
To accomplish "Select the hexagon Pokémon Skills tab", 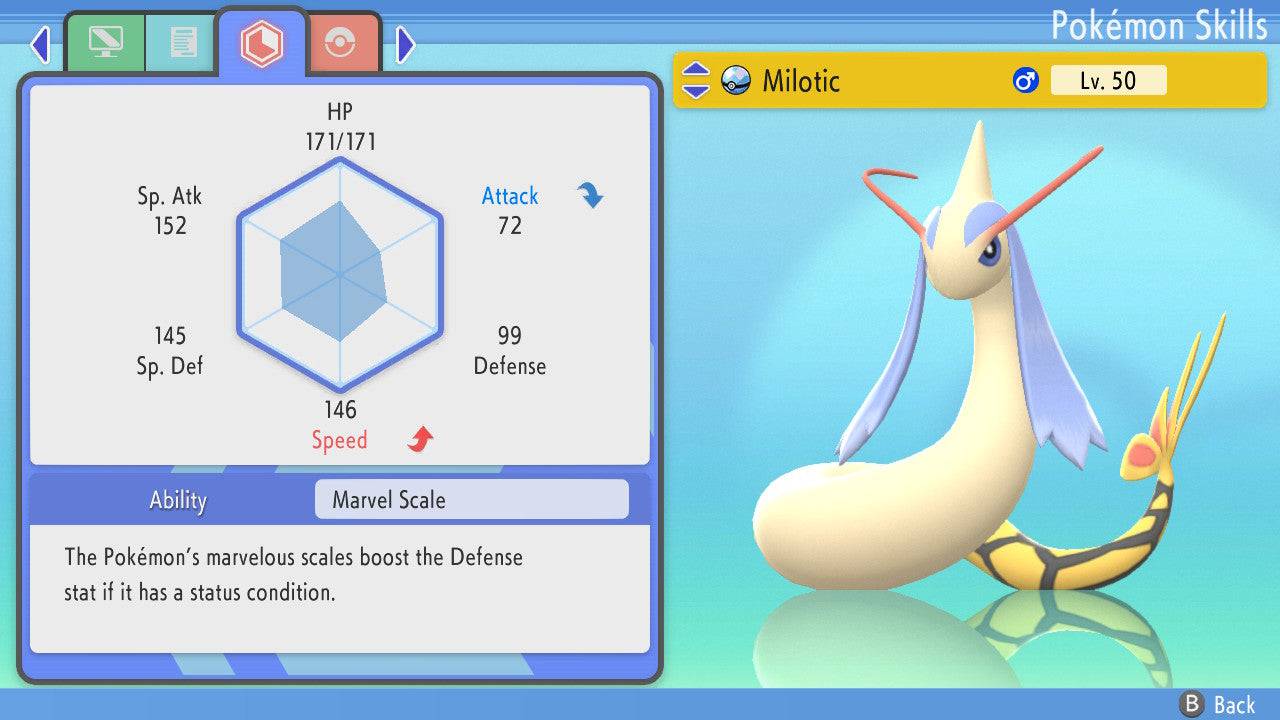I will (x=261, y=43).
